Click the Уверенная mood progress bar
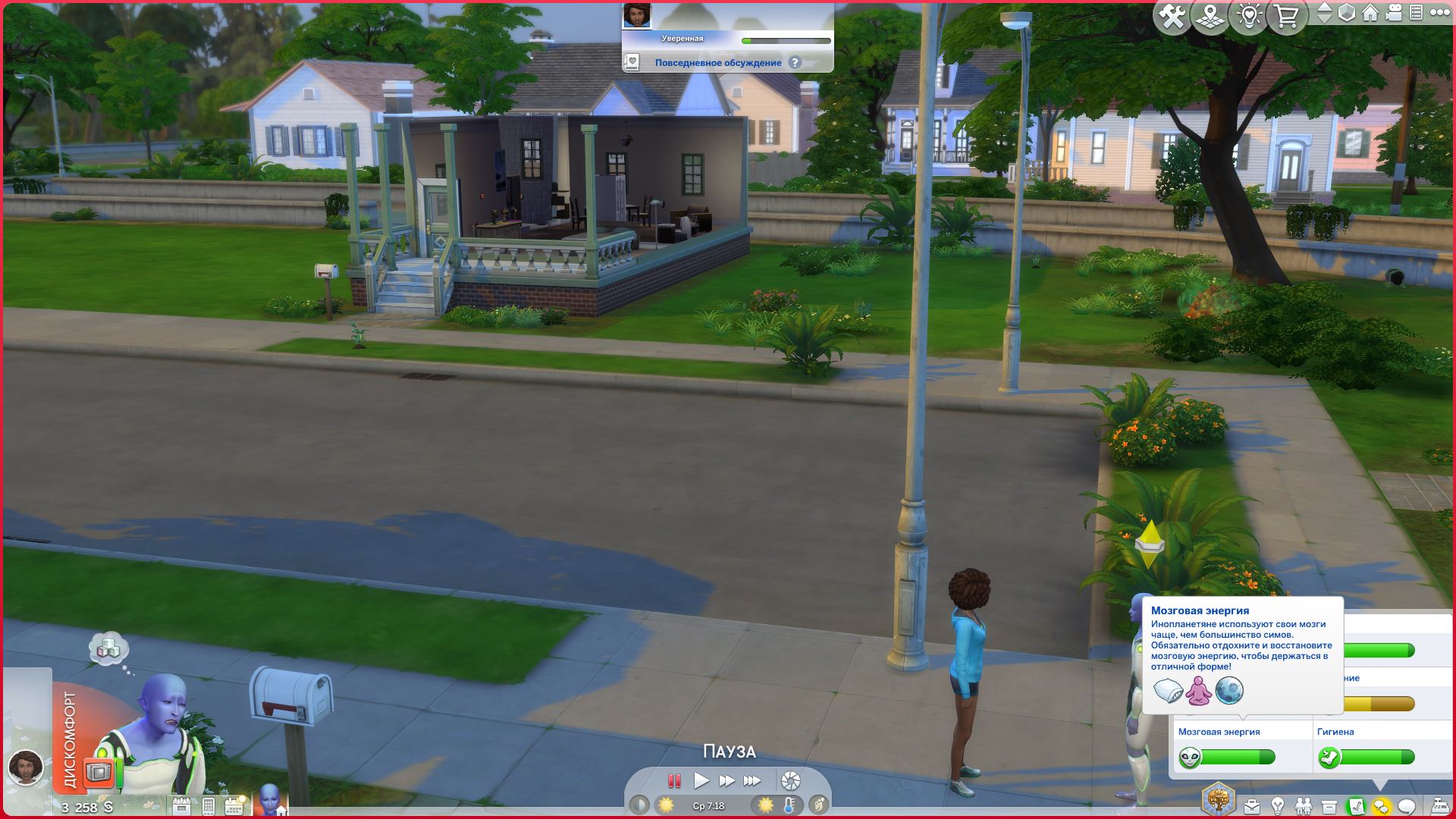 [x=785, y=39]
